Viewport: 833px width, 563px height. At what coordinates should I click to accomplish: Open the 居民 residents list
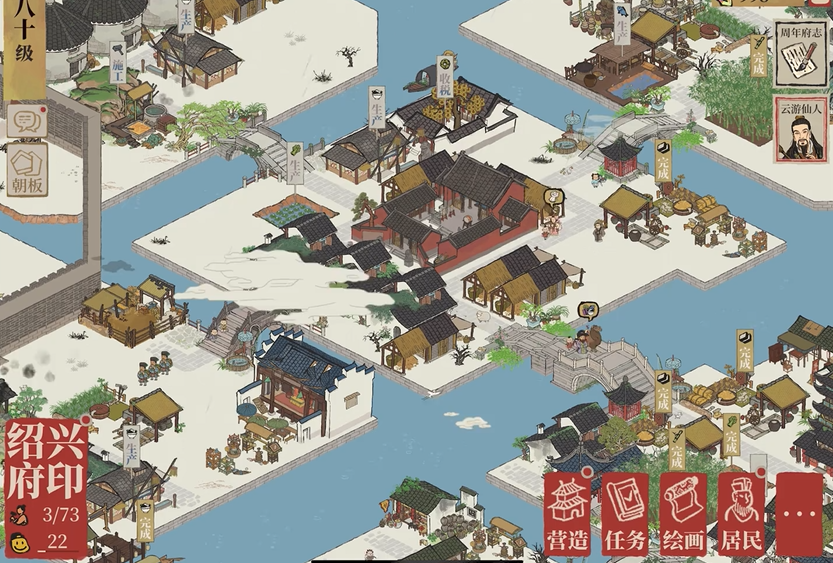[741, 513]
